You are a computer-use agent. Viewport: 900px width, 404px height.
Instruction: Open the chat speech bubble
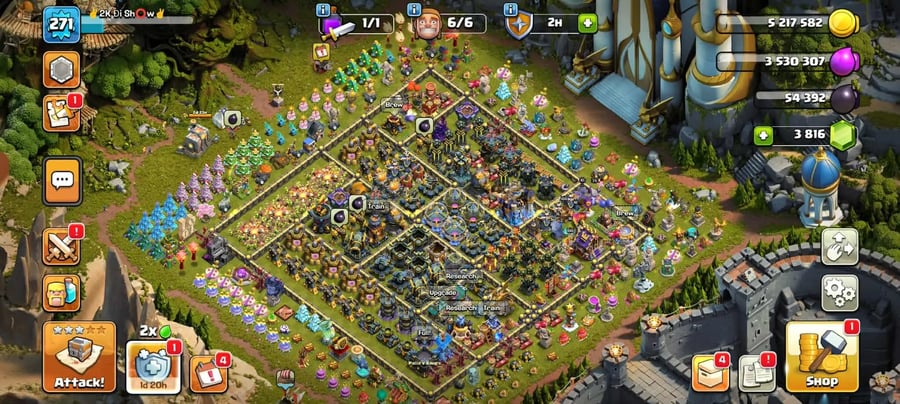pos(61,180)
